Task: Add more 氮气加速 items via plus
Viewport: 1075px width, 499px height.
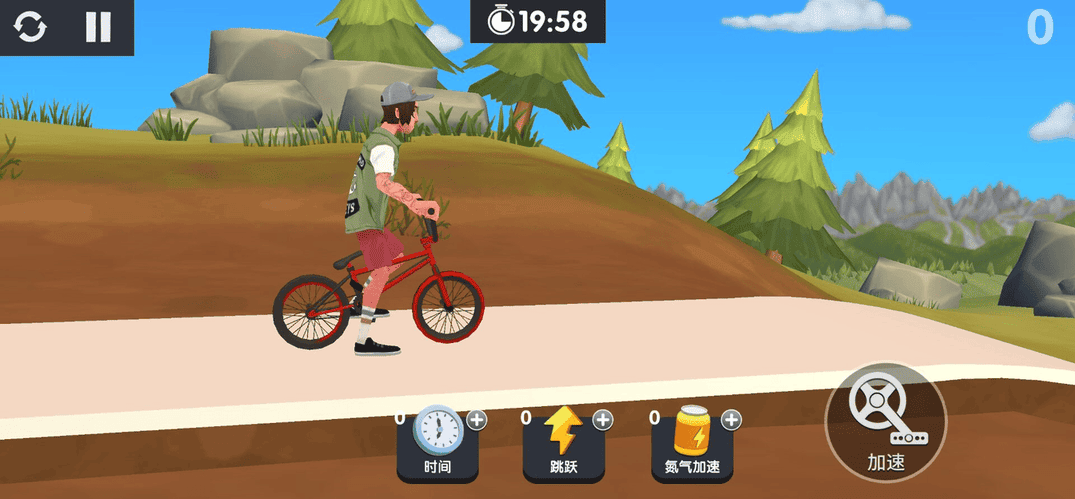Action: tap(731, 420)
